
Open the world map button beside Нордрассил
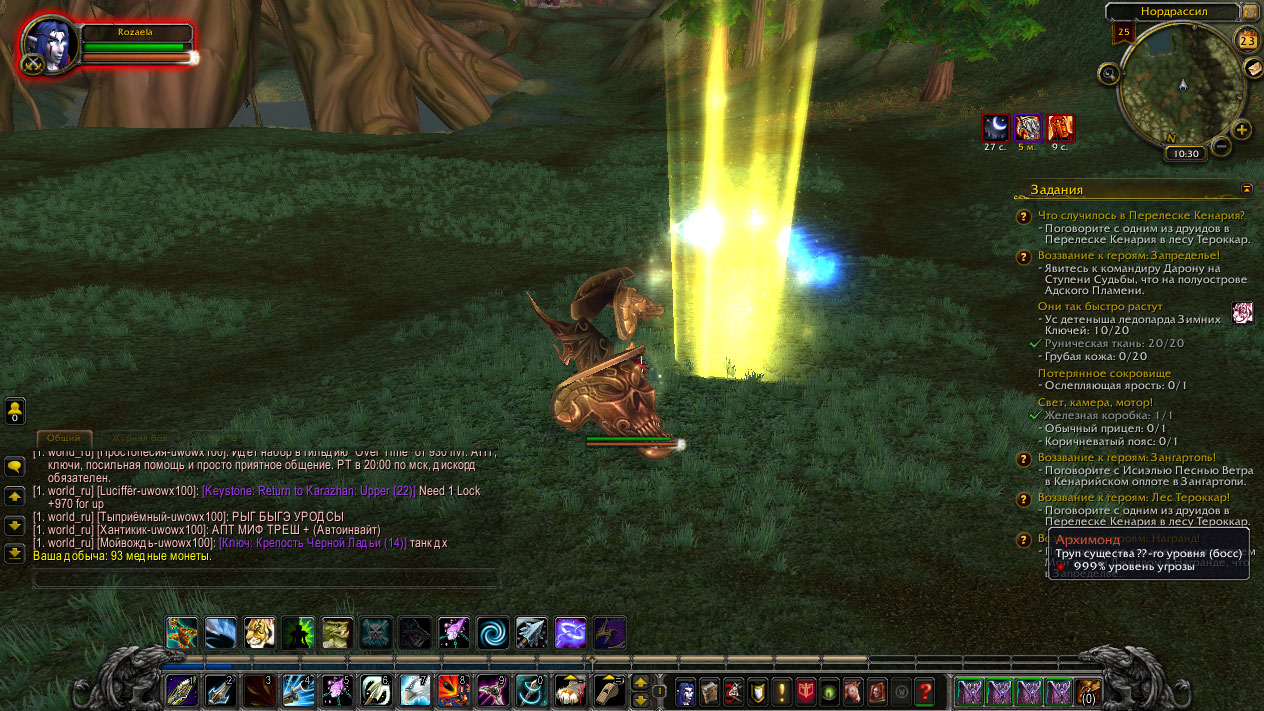coord(1250,12)
